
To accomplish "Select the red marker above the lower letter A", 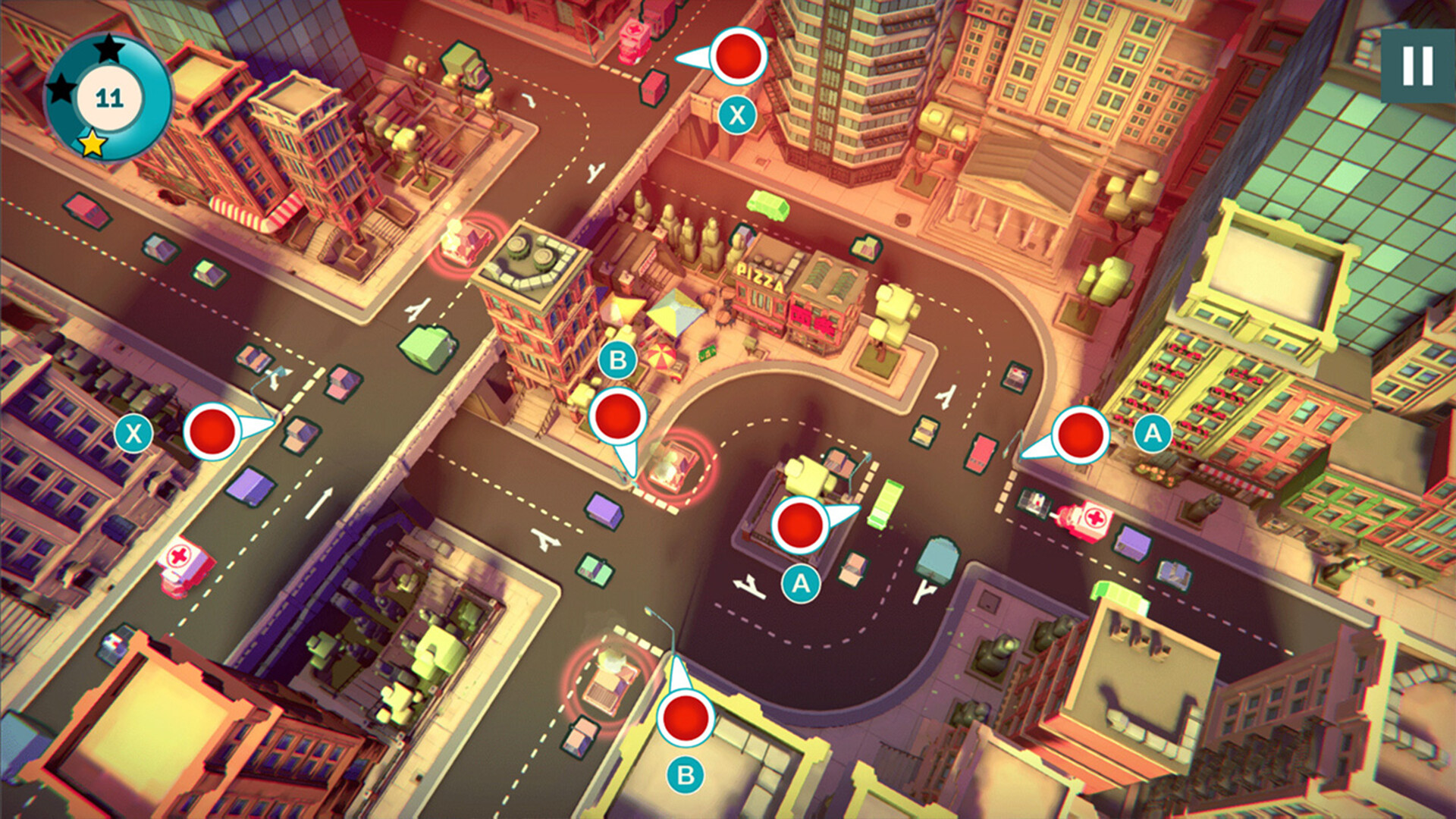I will [x=799, y=523].
